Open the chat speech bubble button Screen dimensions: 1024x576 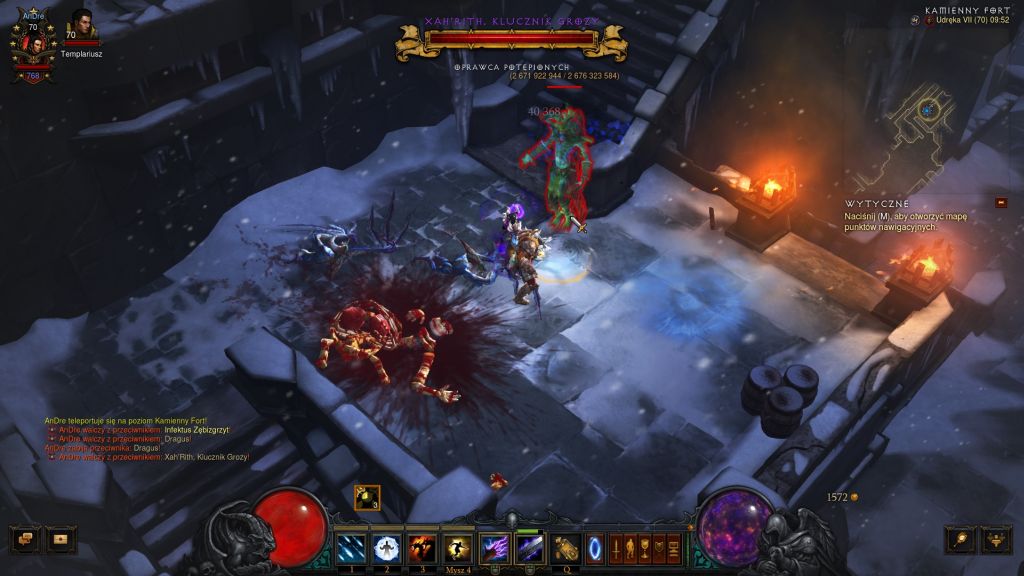[25, 539]
